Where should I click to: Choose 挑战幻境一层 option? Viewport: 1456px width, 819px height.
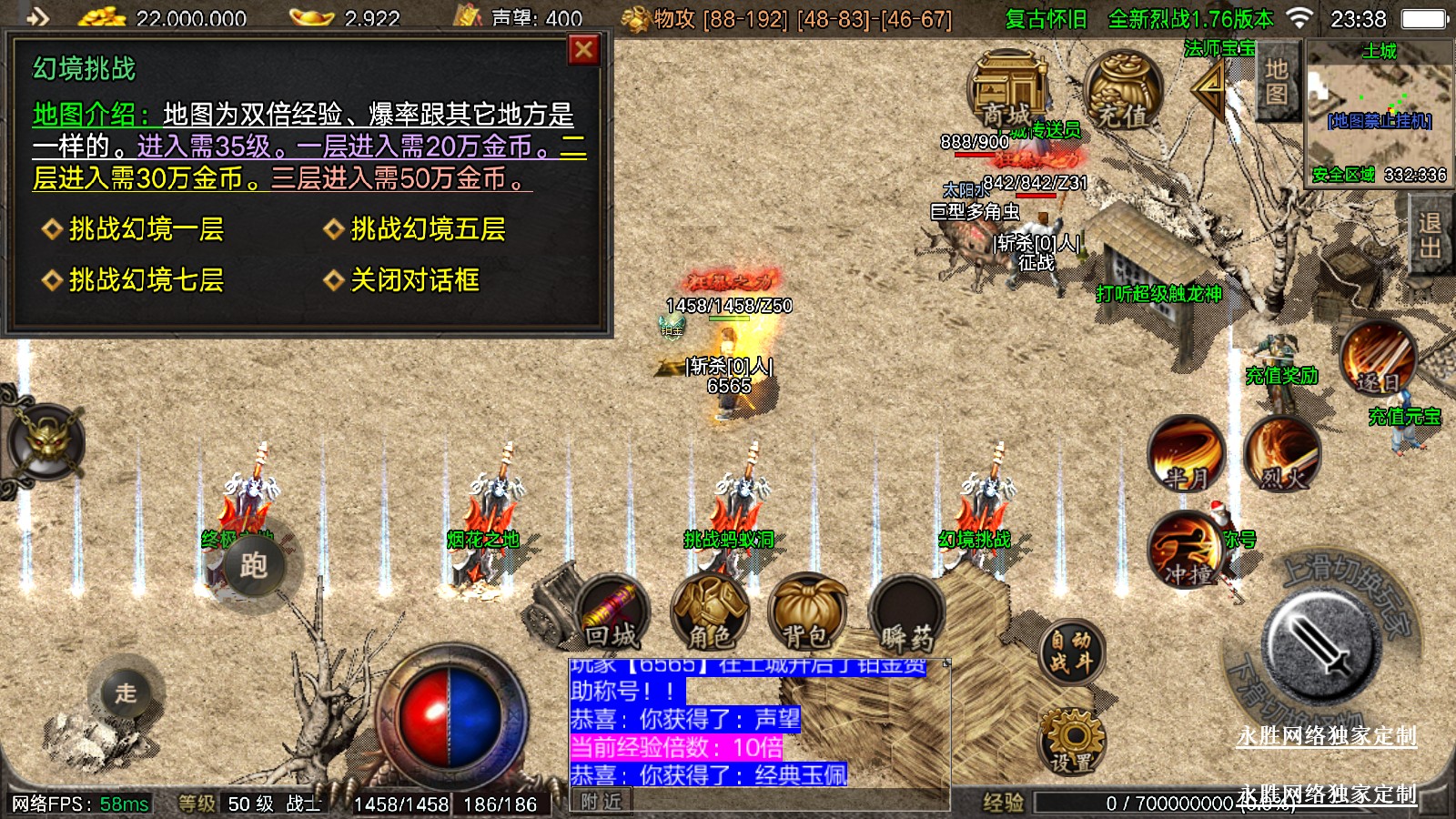146,229
